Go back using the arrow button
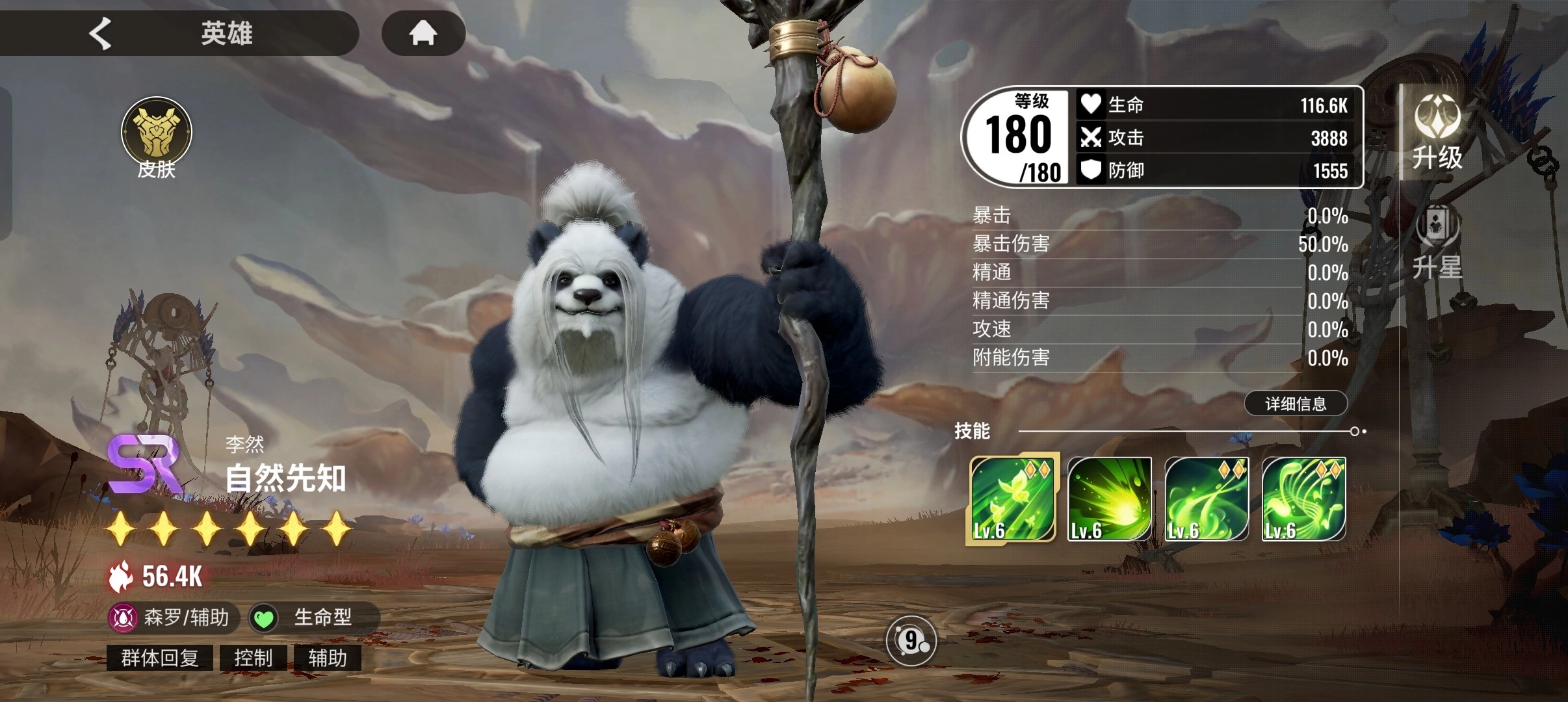 tap(101, 33)
